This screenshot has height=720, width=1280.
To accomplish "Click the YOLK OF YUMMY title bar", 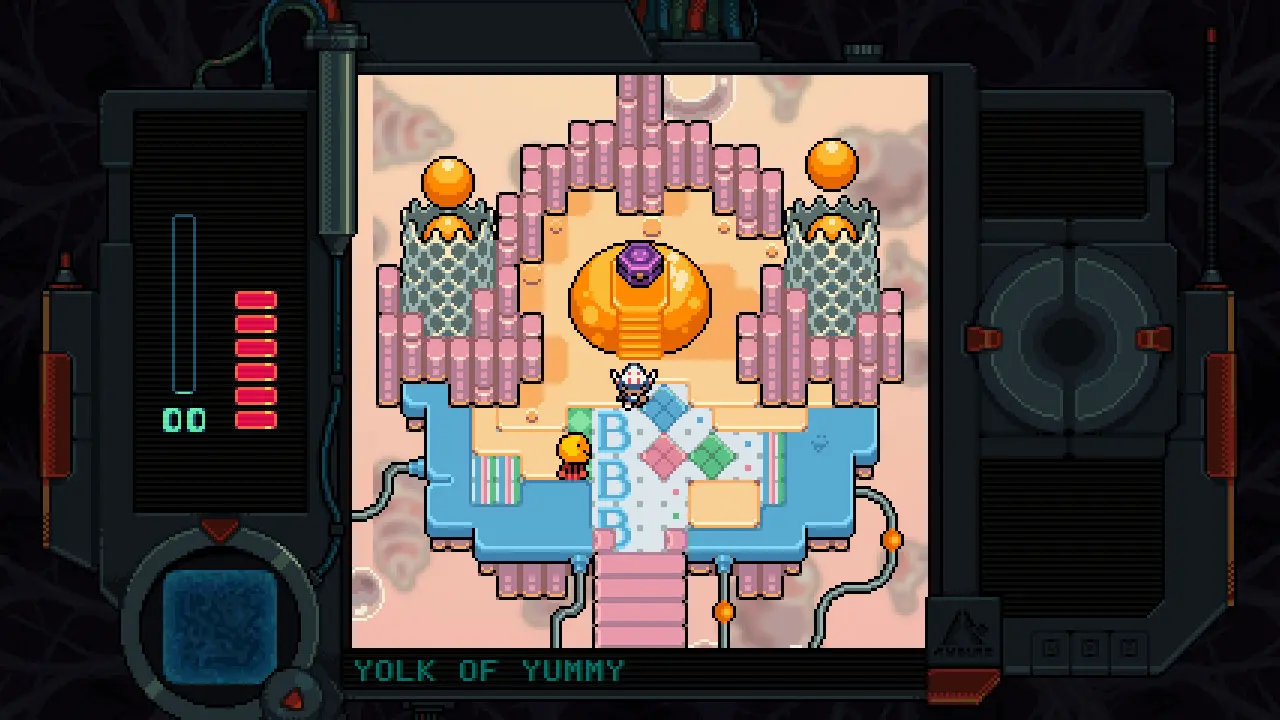I will (x=487, y=668).
